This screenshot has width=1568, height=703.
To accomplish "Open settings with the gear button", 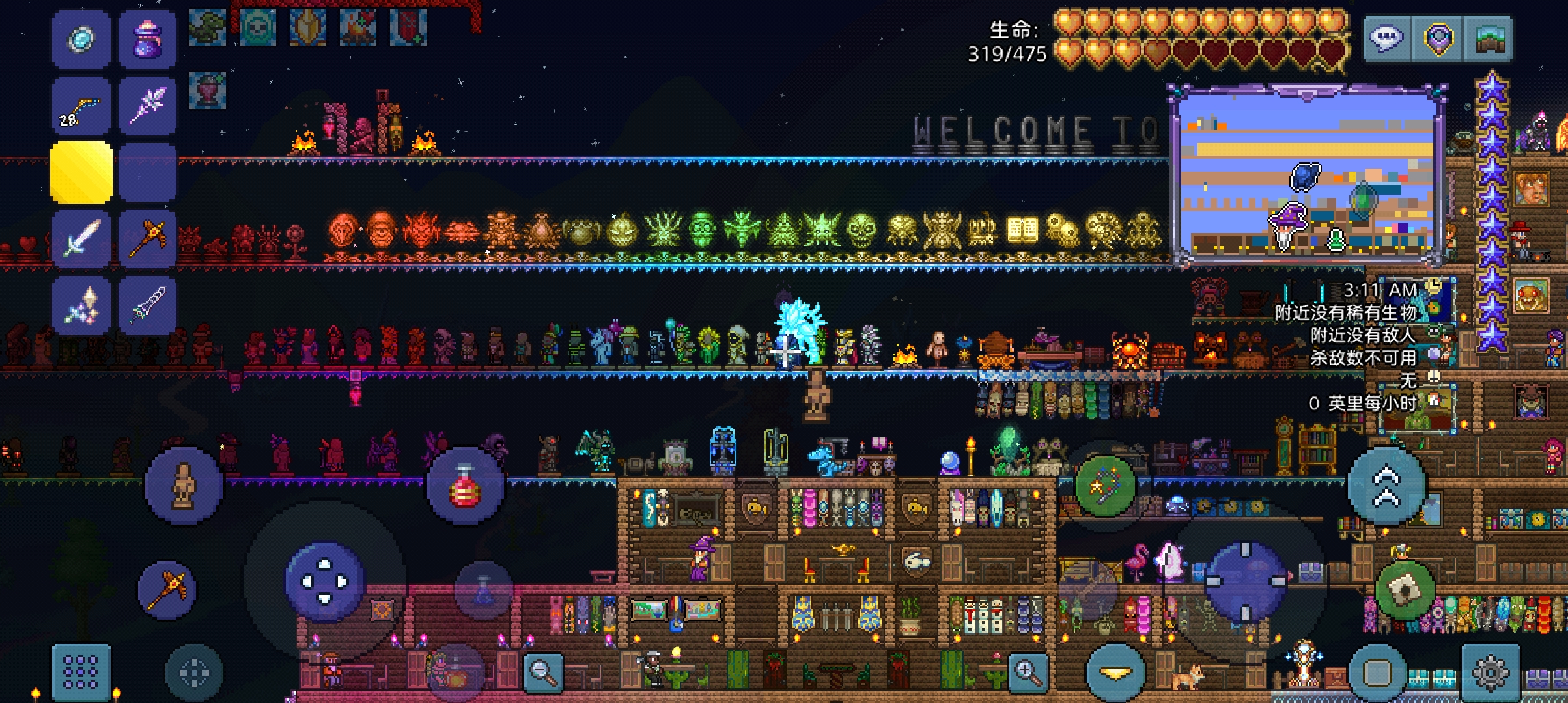I will click(x=1491, y=672).
